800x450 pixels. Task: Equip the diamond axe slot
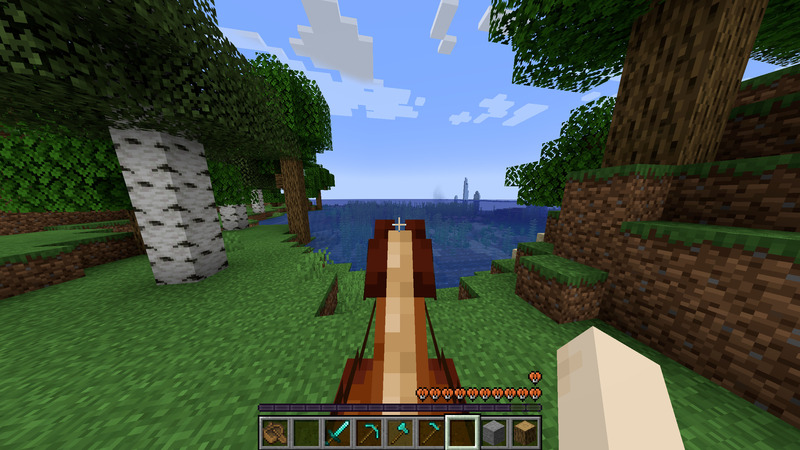point(400,432)
